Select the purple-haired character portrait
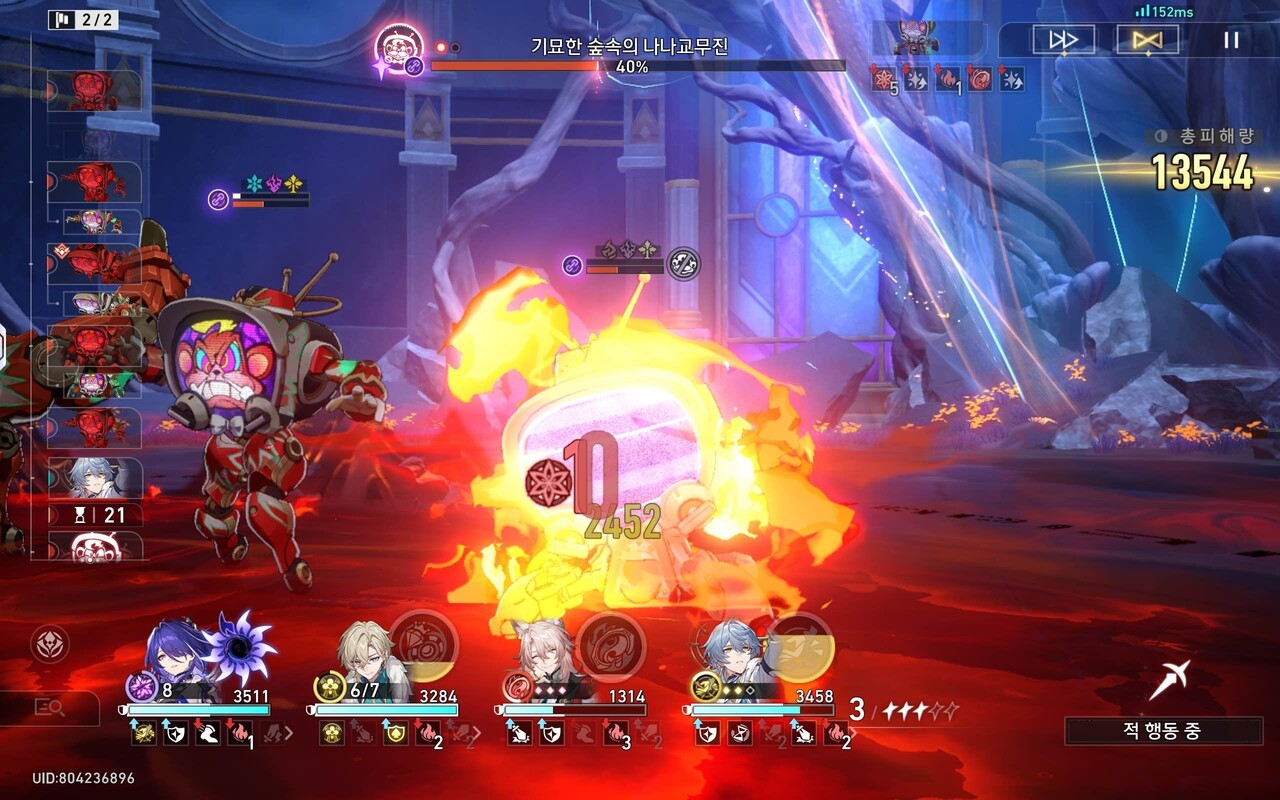Viewport: 1280px width, 800px height. pyautogui.click(x=178, y=655)
